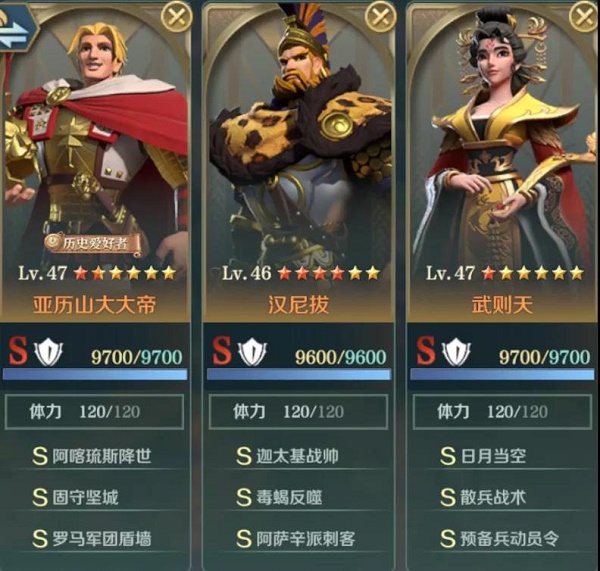Close the 亚历山大大帝 commander card
The width and height of the screenshot is (600, 571).
coord(176,16)
